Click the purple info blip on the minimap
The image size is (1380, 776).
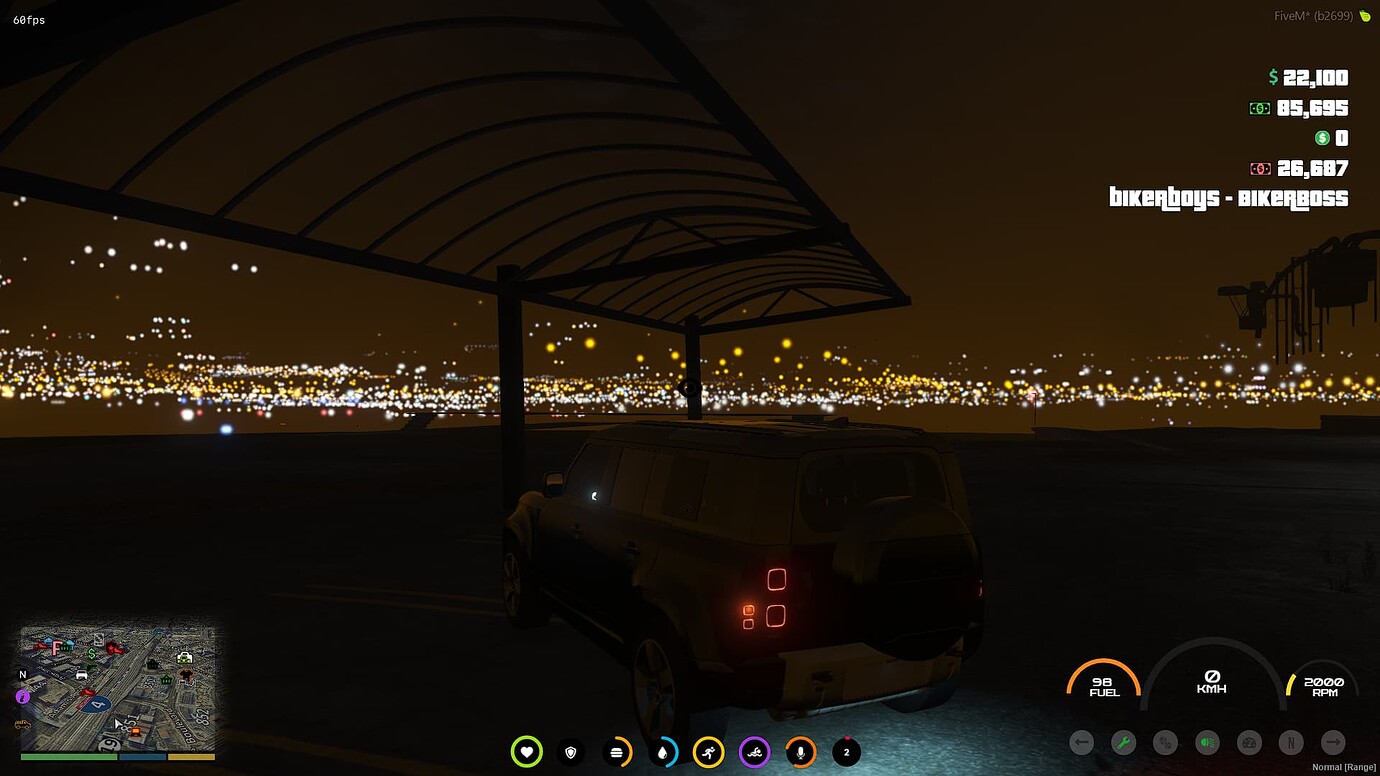[x=22, y=696]
